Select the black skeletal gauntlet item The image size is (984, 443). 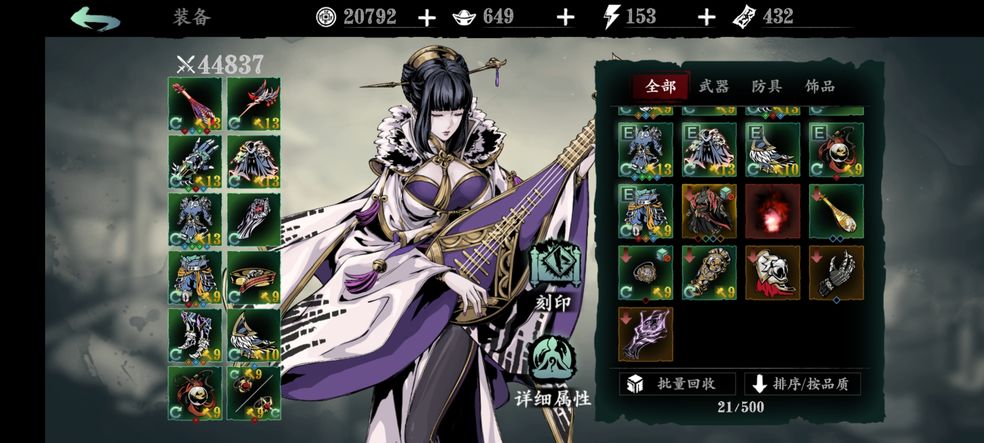click(x=835, y=273)
